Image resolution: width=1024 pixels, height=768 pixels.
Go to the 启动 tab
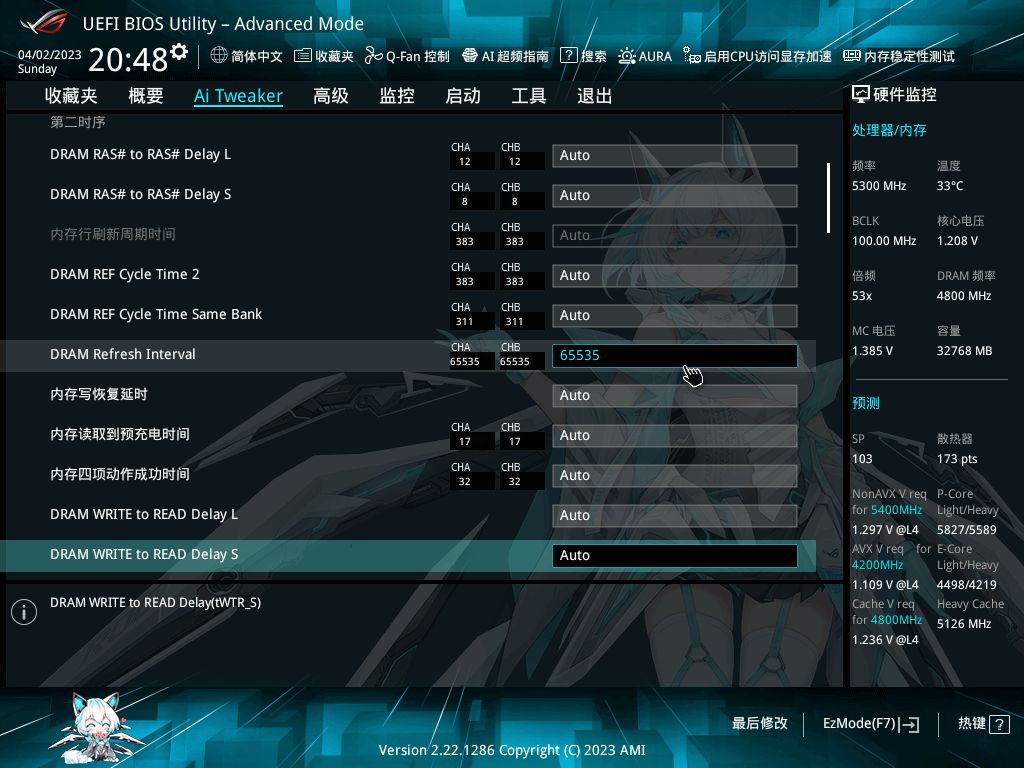coord(463,96)
